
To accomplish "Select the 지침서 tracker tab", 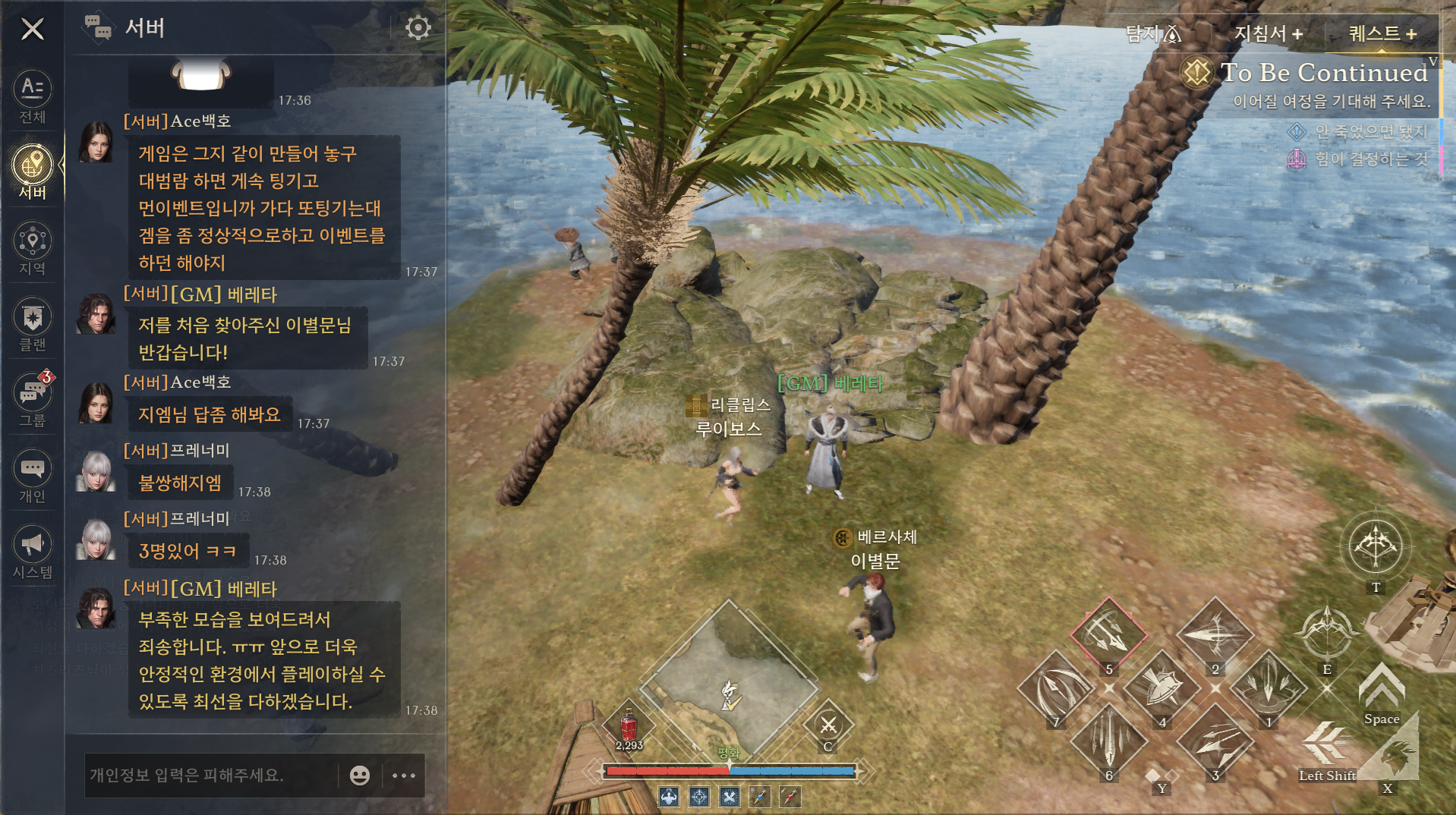I will pyautogui.click(x=1268, y=33).
